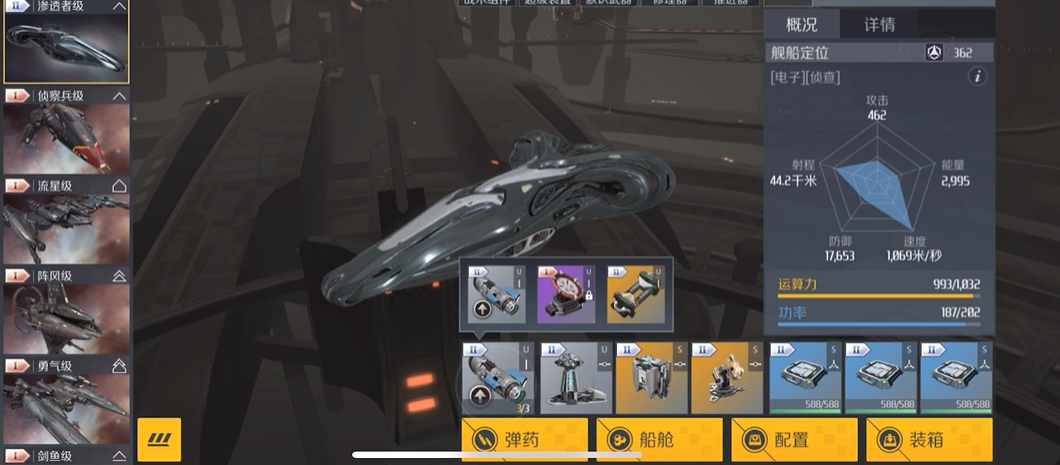Select the orange turret arm module slot

click(727, 378)
